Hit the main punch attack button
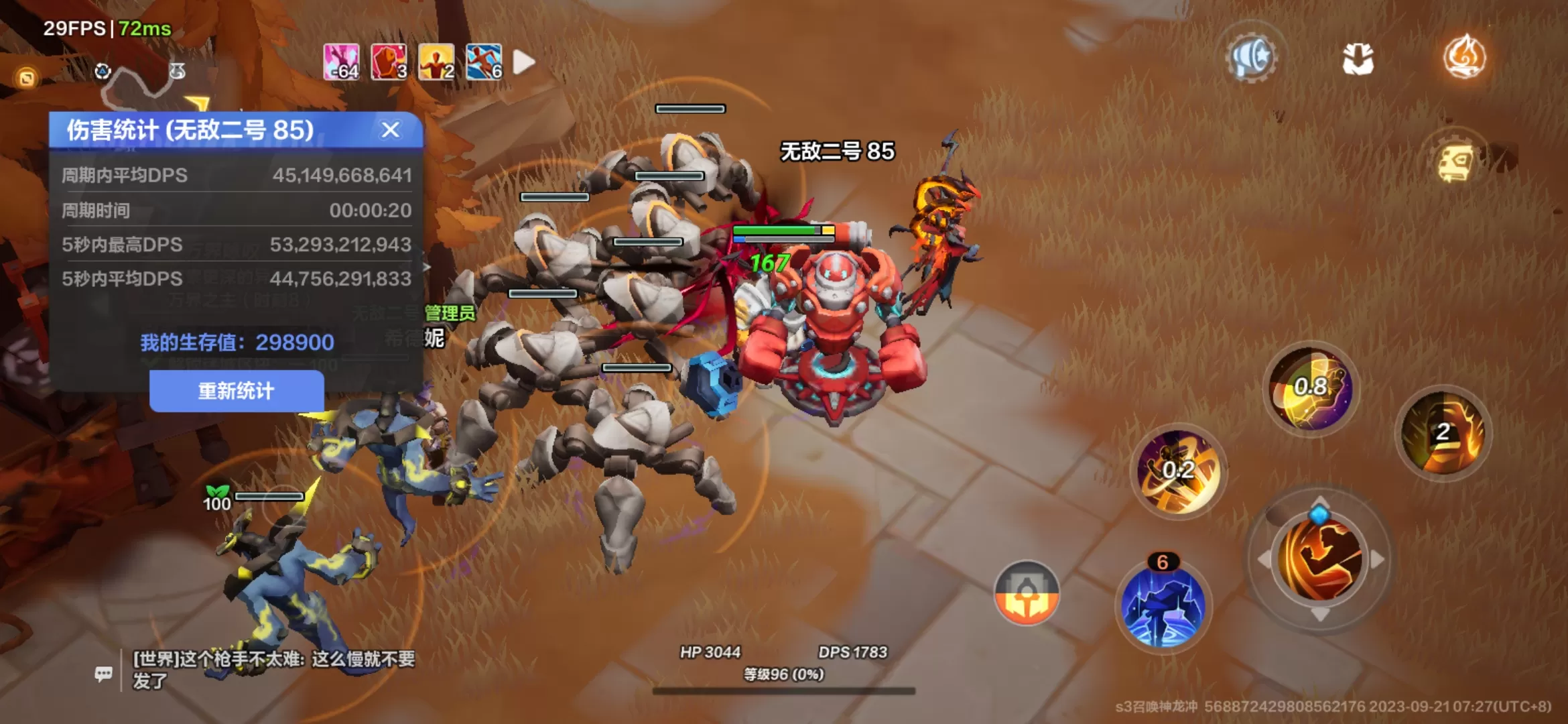 (1319, 558)
